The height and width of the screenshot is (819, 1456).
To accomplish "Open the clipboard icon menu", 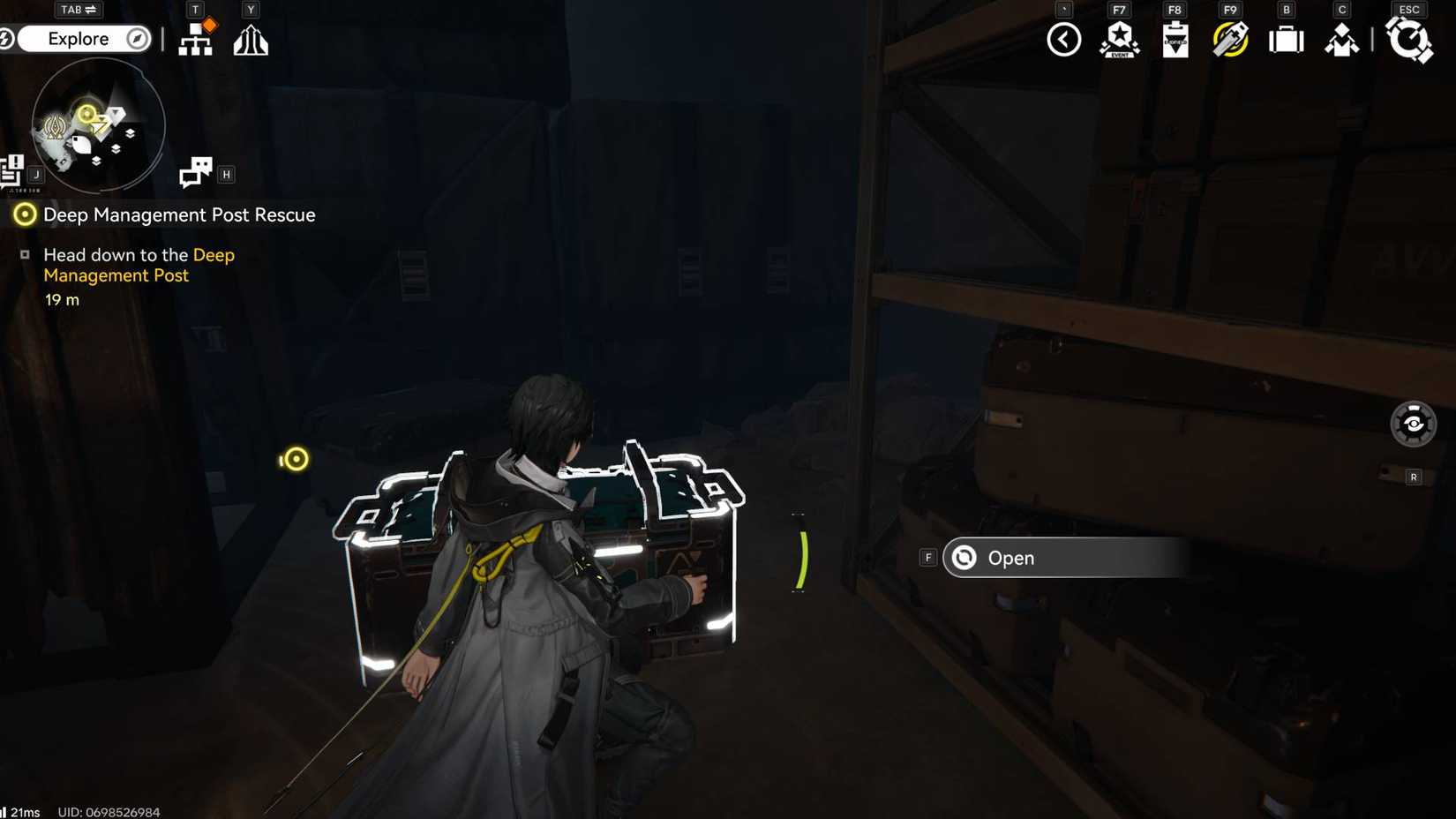I will (x=1175, y=40).
